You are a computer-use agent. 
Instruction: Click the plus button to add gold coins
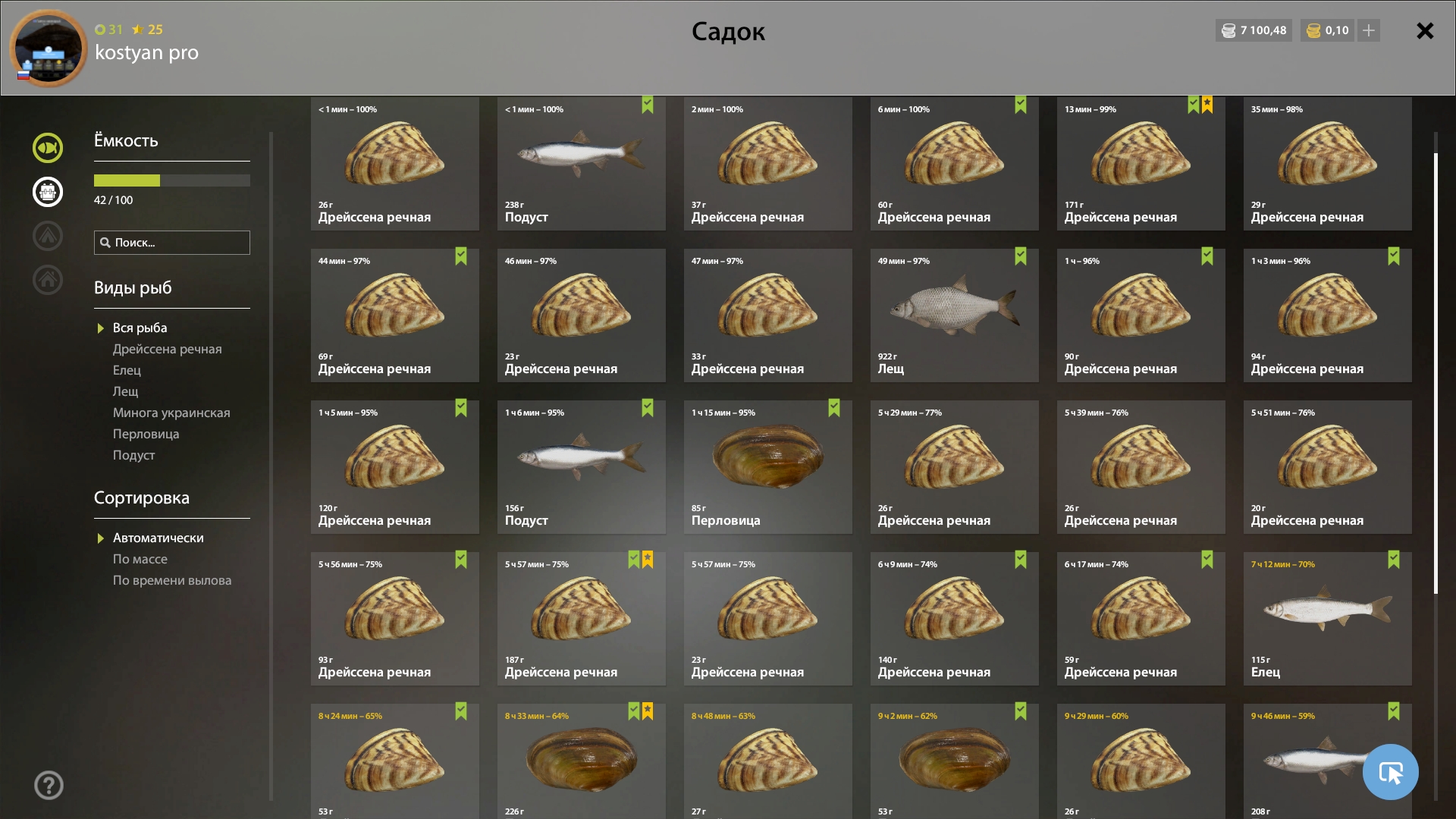tap(1369, 30)
